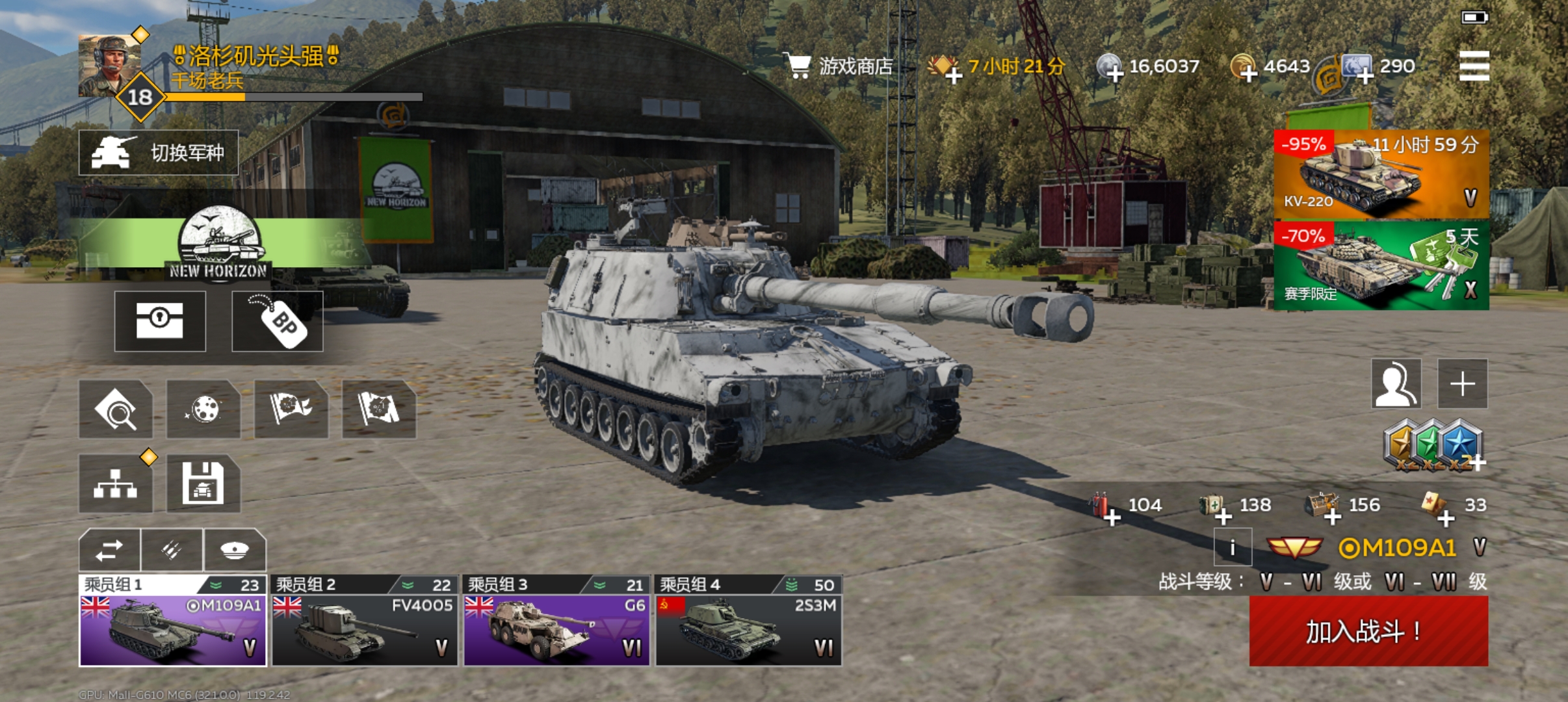This screenshot has height=702, width=1568.
Task: Click the player avatar portrait
Action: (x=109, y=66)
